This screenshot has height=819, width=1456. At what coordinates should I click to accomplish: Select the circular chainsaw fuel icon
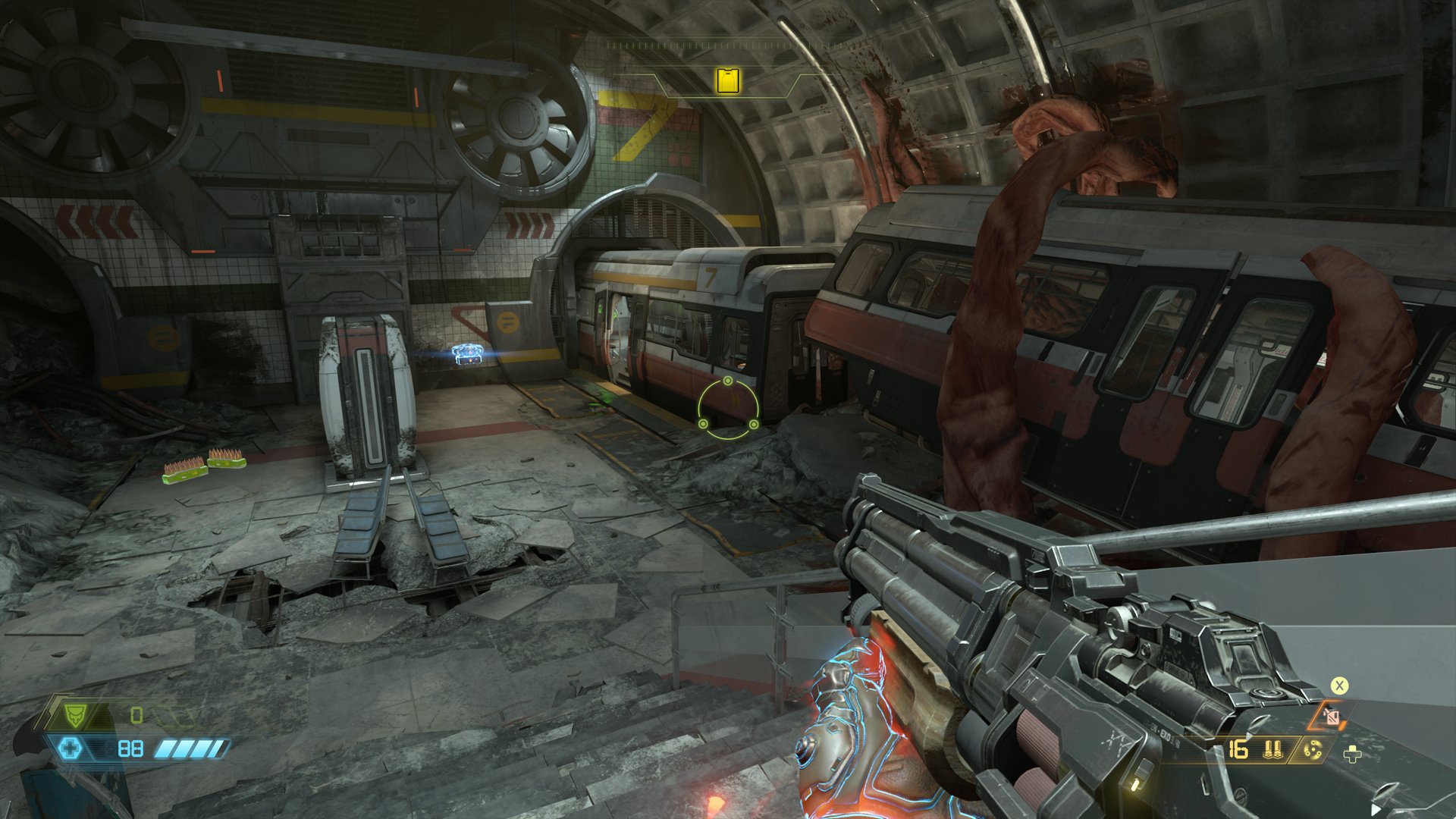[x=1312, y=750]
